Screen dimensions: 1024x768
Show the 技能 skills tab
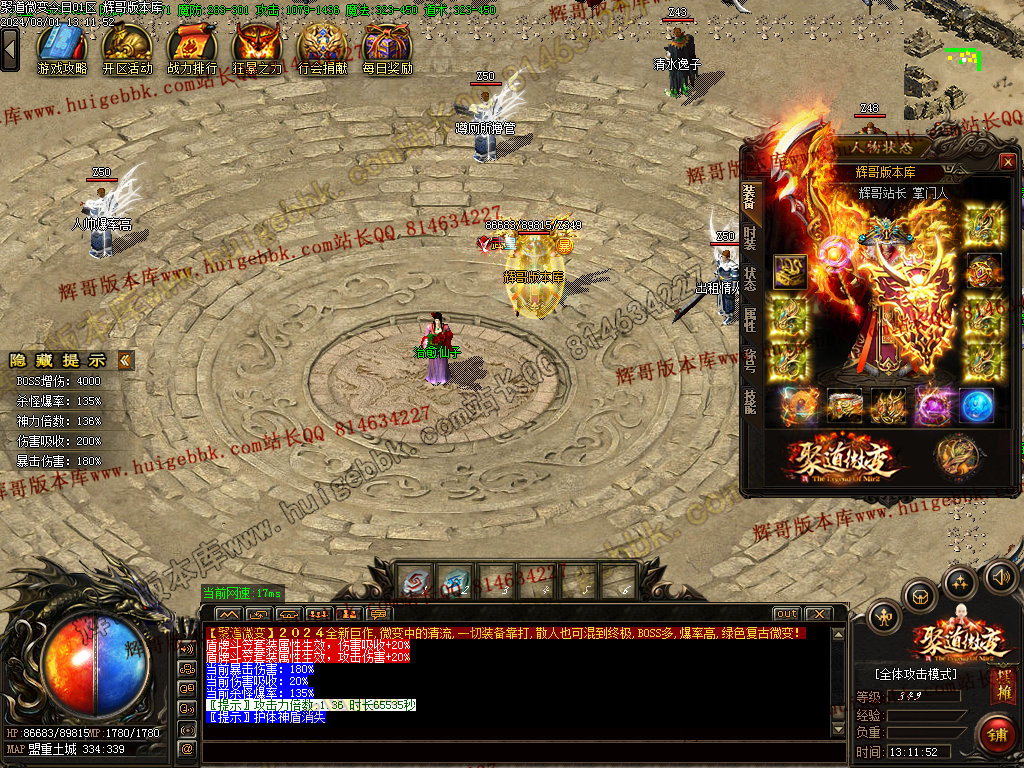pos(750,401)
